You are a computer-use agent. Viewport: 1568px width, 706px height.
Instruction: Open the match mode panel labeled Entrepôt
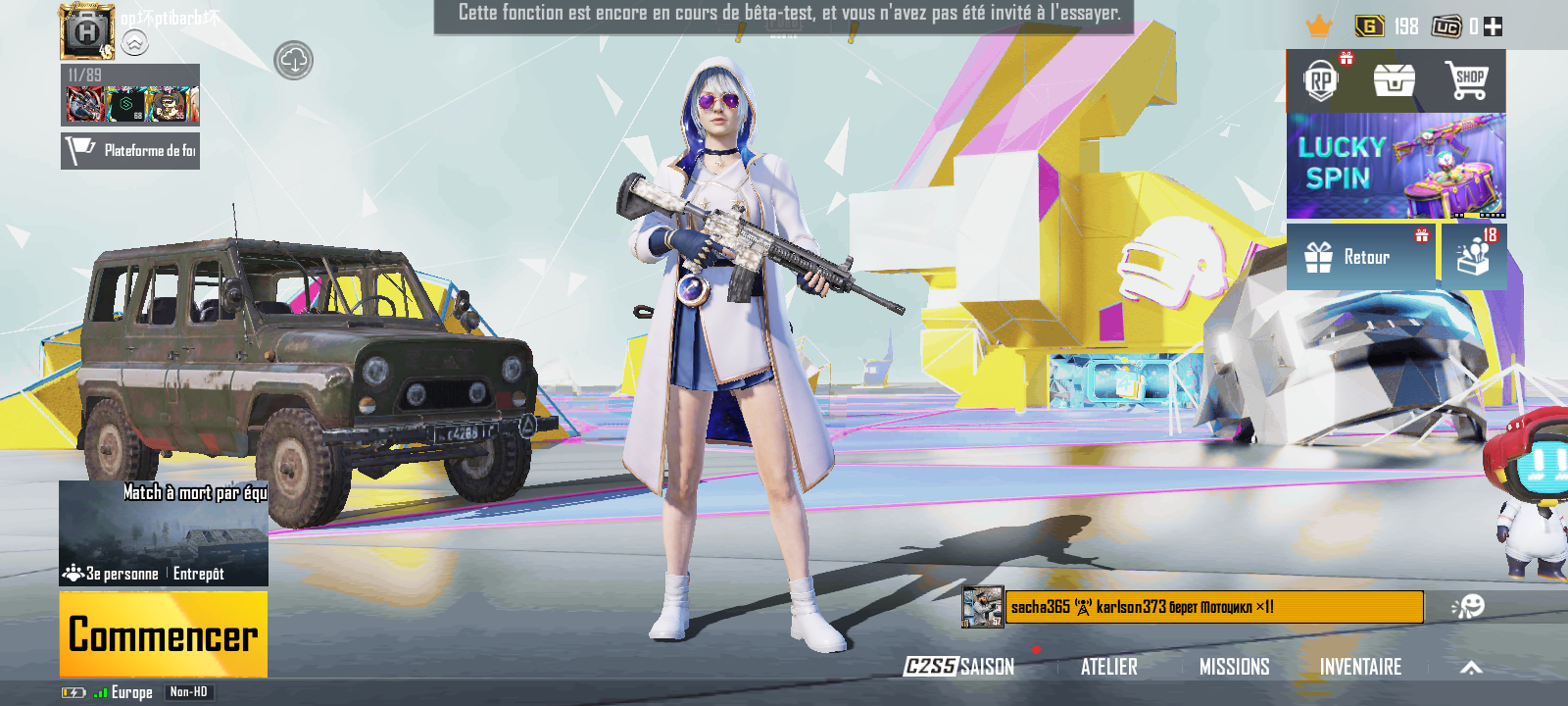162,534
